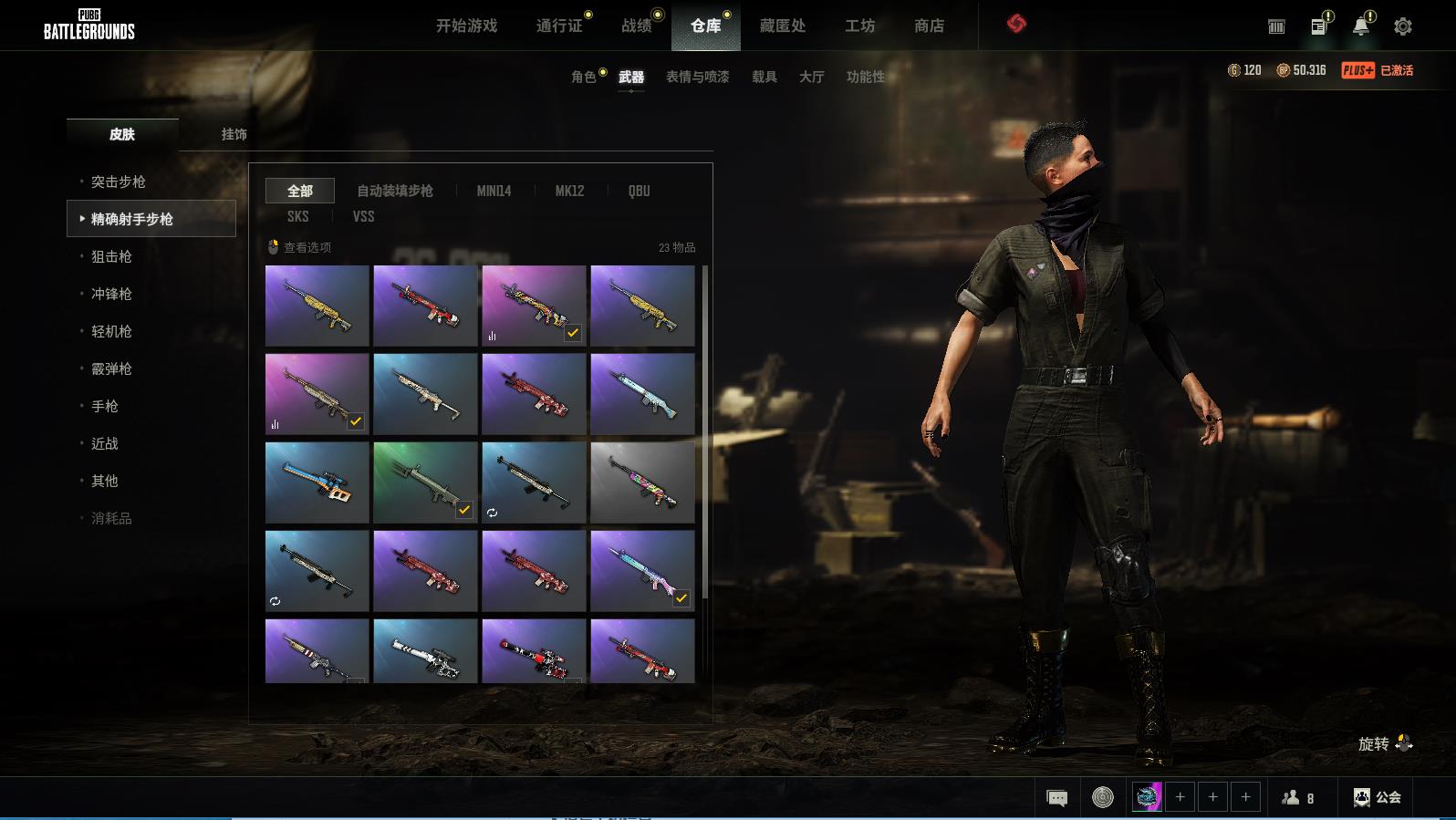This screenshot has width=1456, height=820.
Task: Select the green-background rifle skin
Action: click(425, 482)
